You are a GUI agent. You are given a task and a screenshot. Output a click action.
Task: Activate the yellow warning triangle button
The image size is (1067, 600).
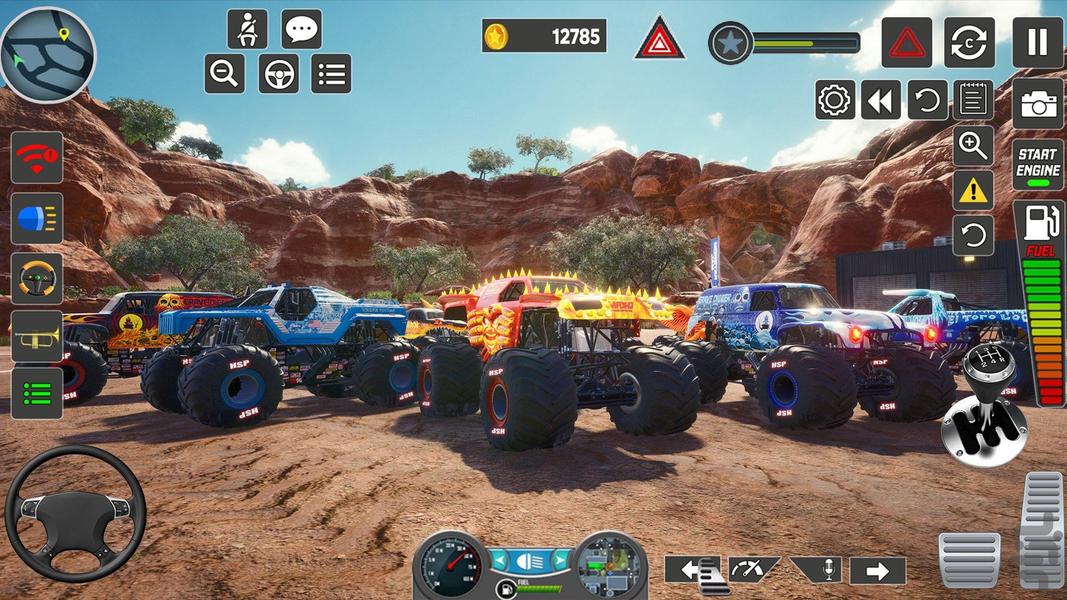(x=973, y=191)
